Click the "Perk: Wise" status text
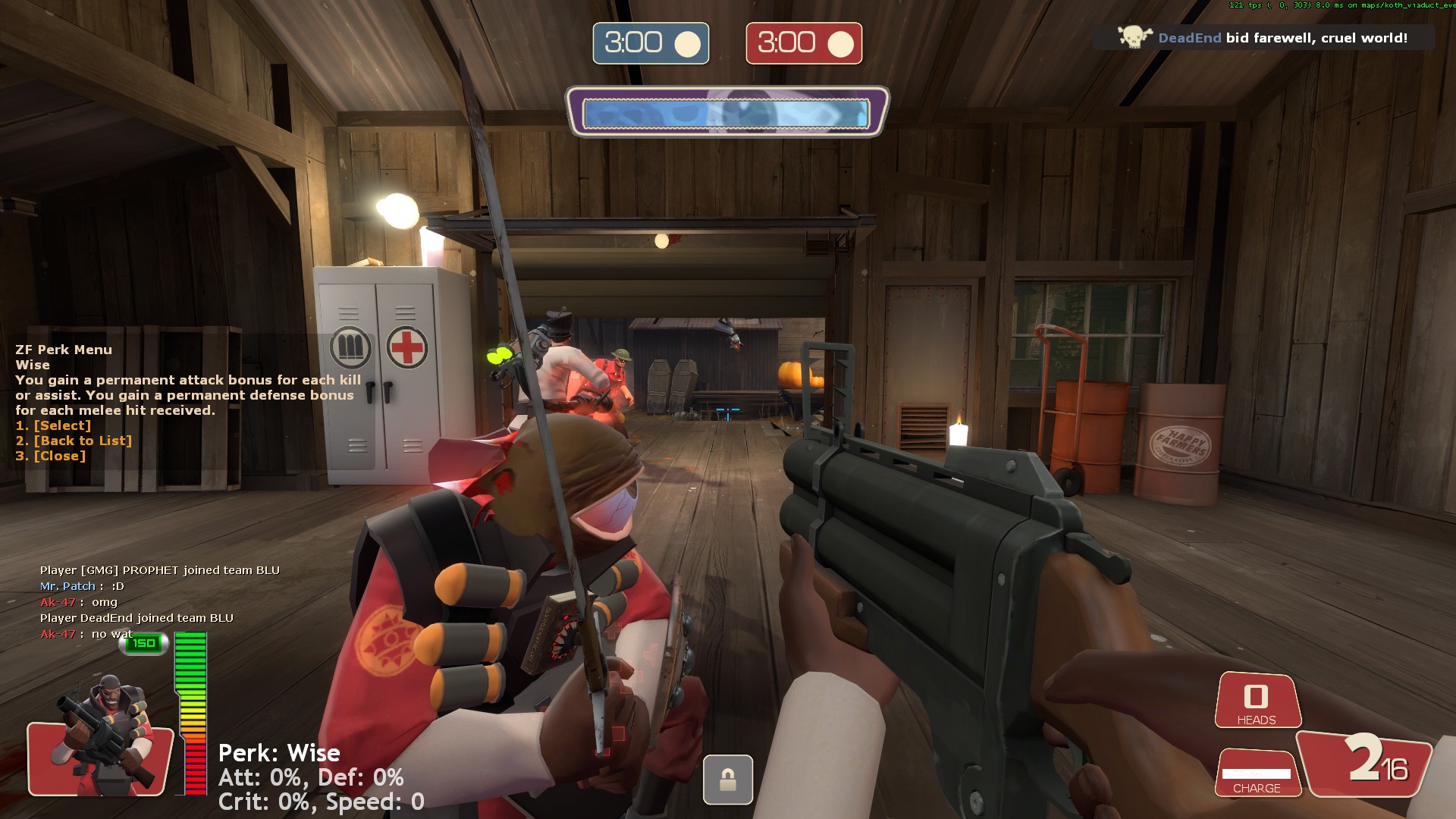The image size is (1456, 819). point(278,753)
